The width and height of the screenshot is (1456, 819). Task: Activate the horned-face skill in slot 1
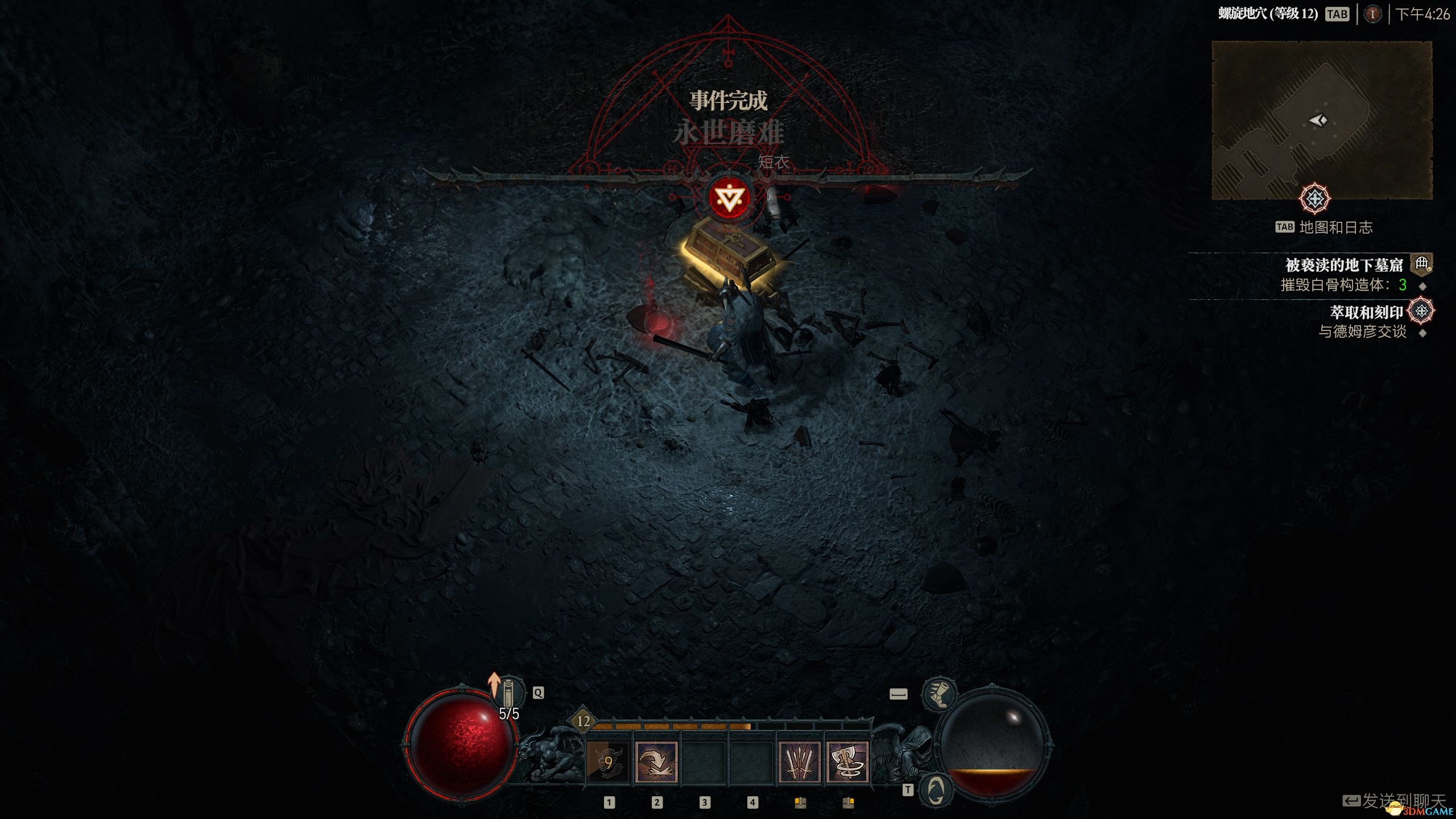tap(608, 762)
